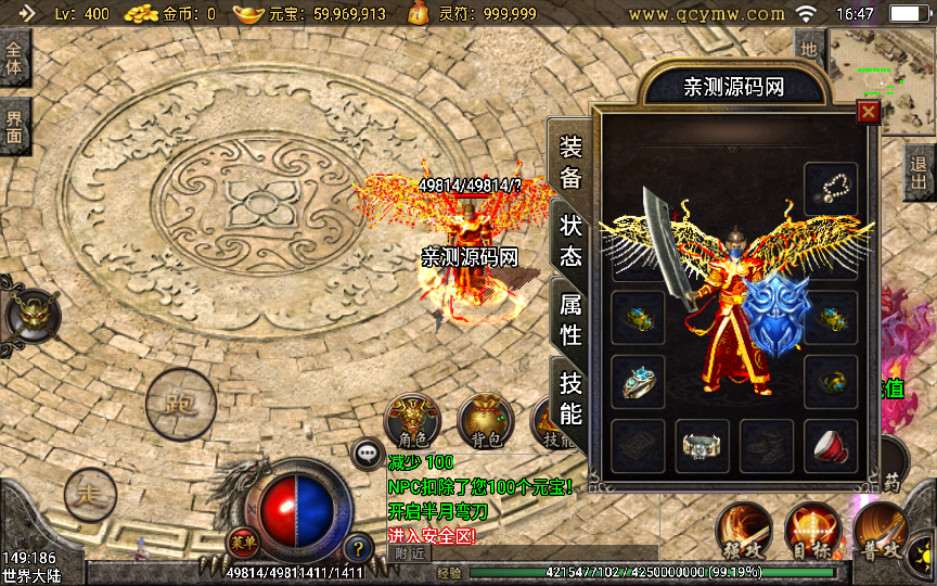This screenshot has height=586, width=937.
Task: Open the 属性 (attributes) tab
Action: click(x=570, y=319)
